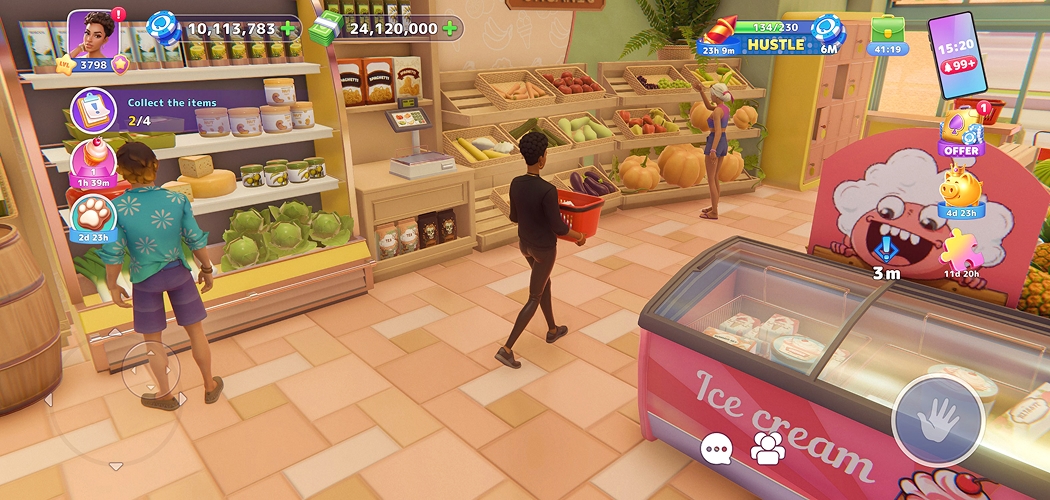The height and width of the screenshot is (500, 1050).
Task: Open the pink puzzle piece event
Action: pyautogui.click(x=961, y=250)
